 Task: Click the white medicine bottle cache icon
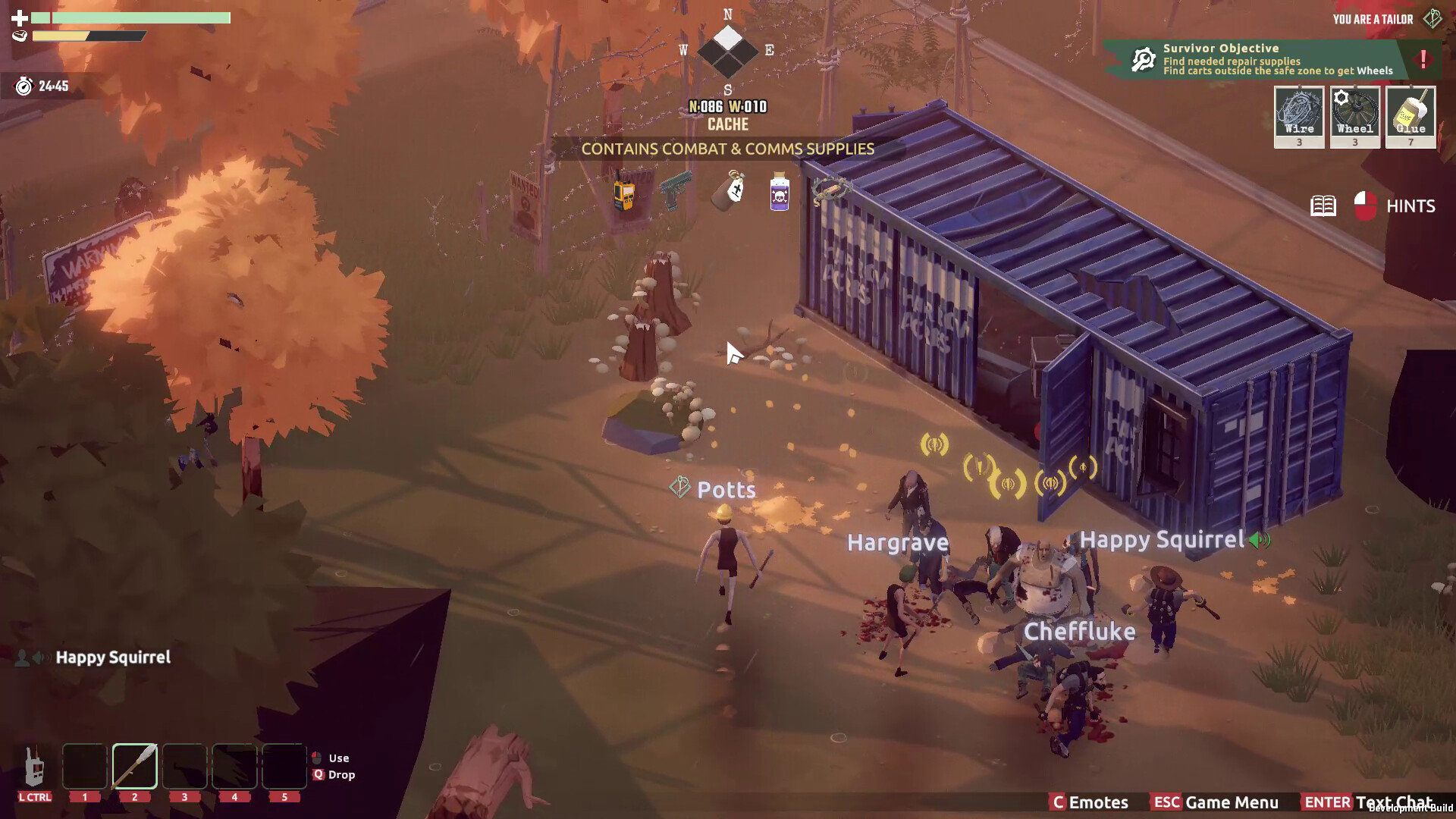click(730, 191)
